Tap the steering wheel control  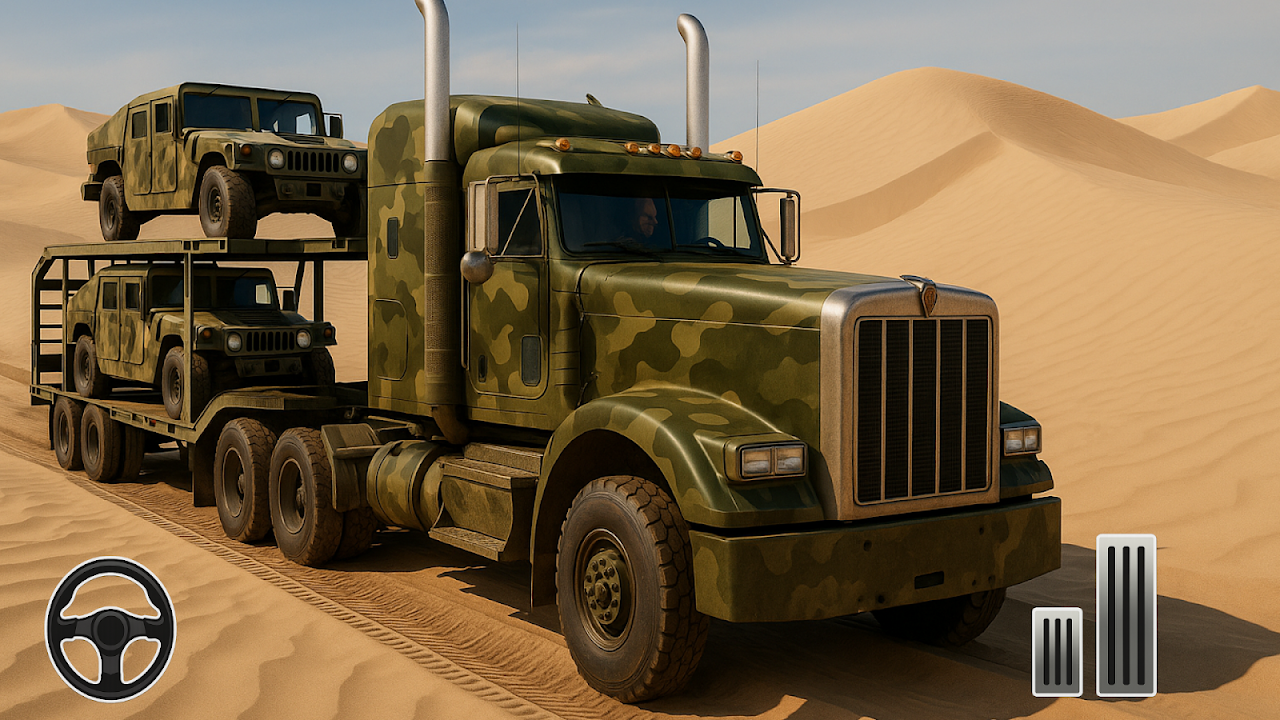(110, 629)
